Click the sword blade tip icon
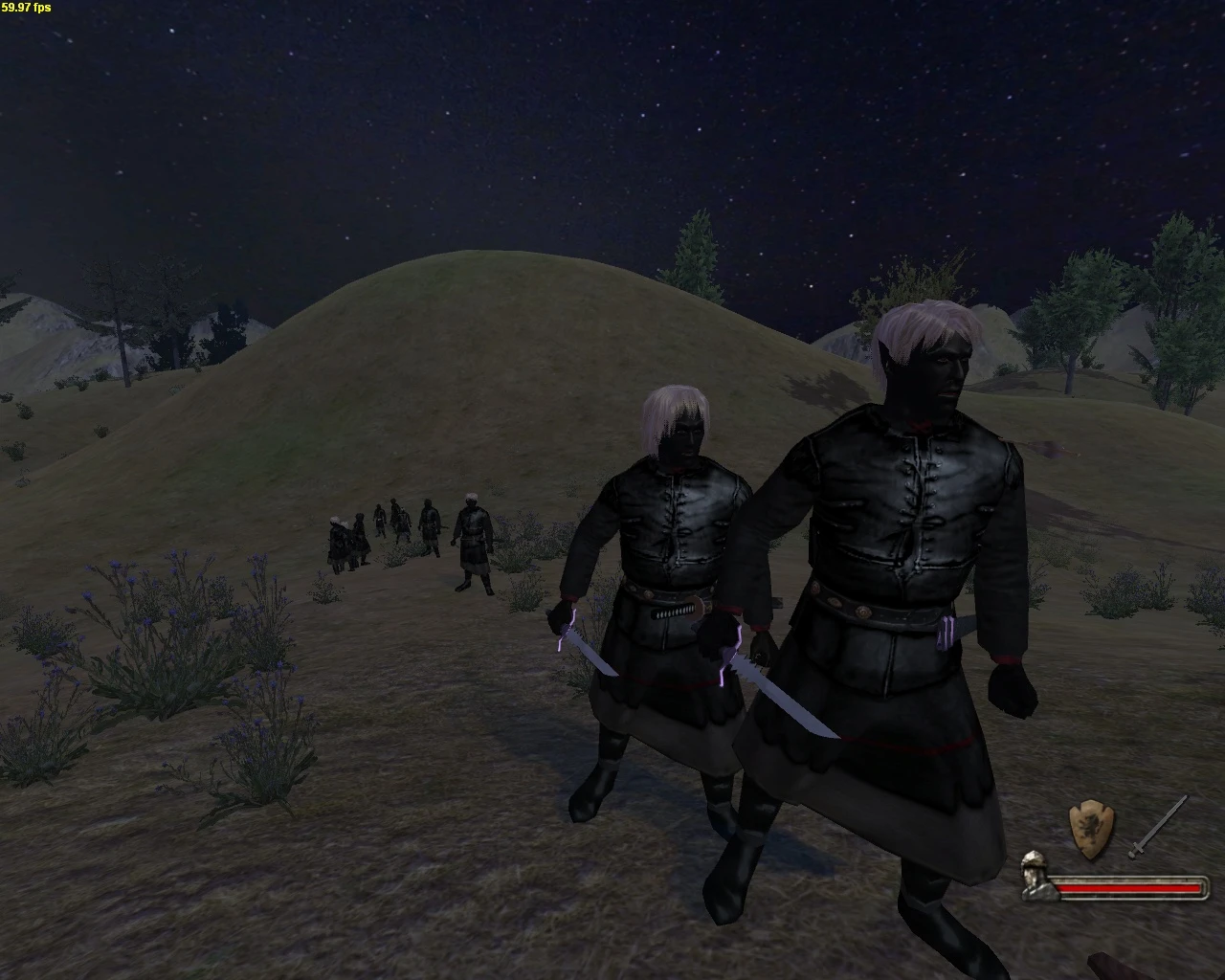1225x980 pixels. tap(1186, 797)
